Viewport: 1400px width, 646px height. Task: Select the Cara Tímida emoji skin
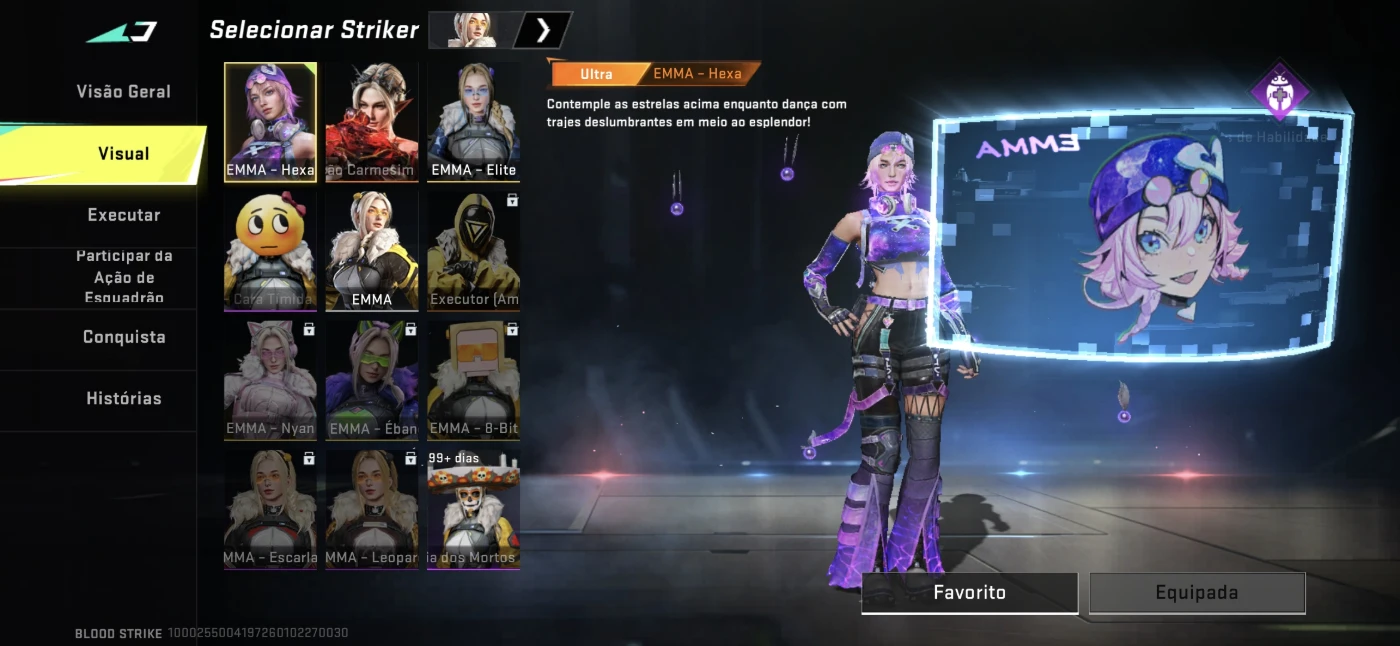point(270,250)
